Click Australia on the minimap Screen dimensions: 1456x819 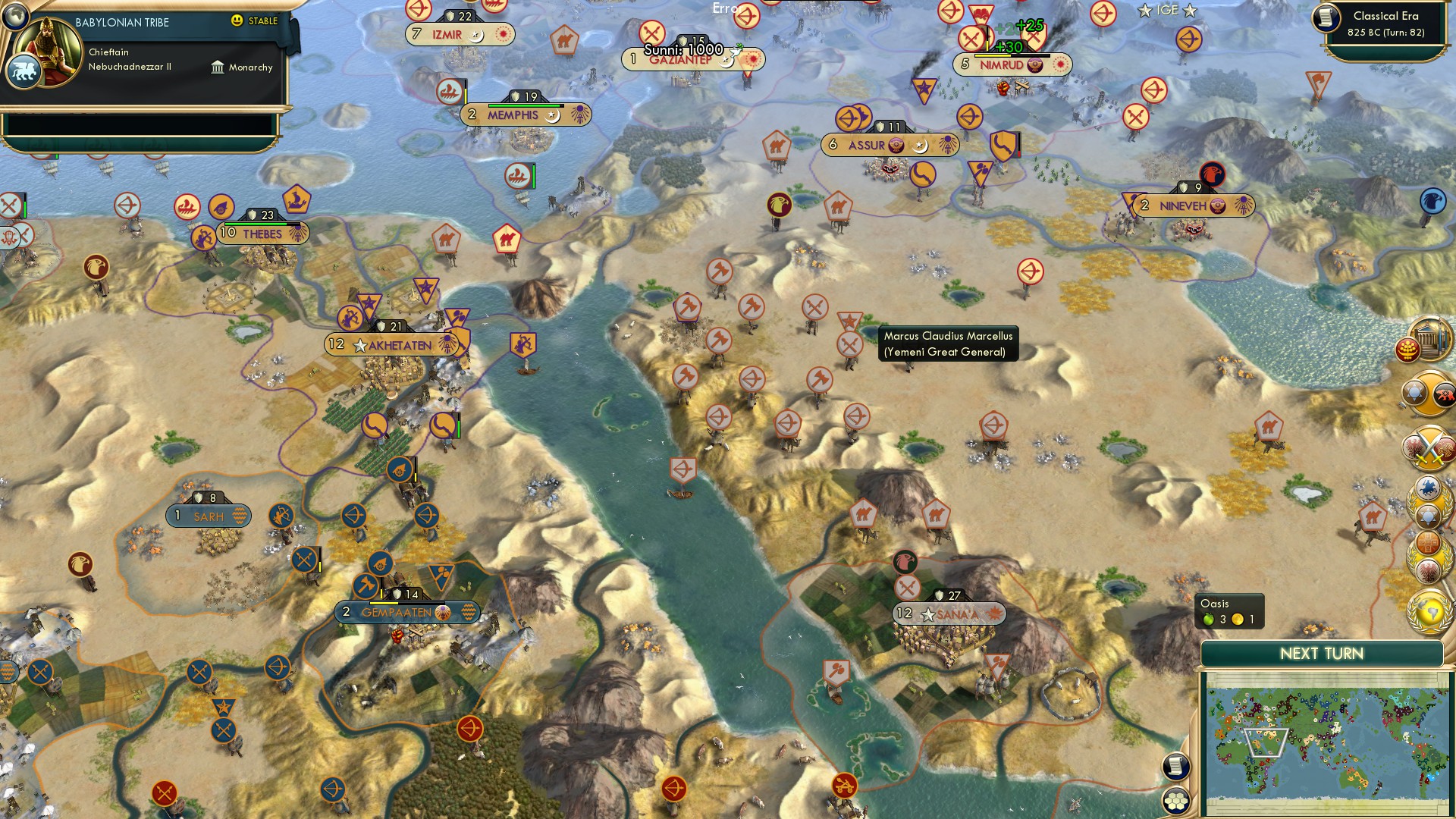tap(1354, 779)
